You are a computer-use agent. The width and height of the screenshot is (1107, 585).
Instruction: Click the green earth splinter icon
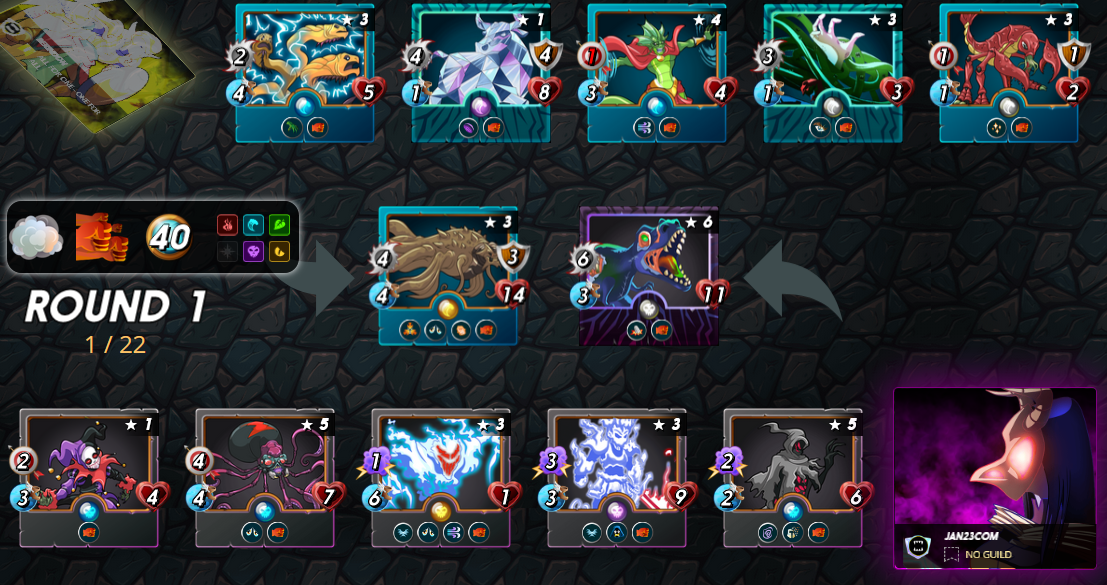point(279,225)
